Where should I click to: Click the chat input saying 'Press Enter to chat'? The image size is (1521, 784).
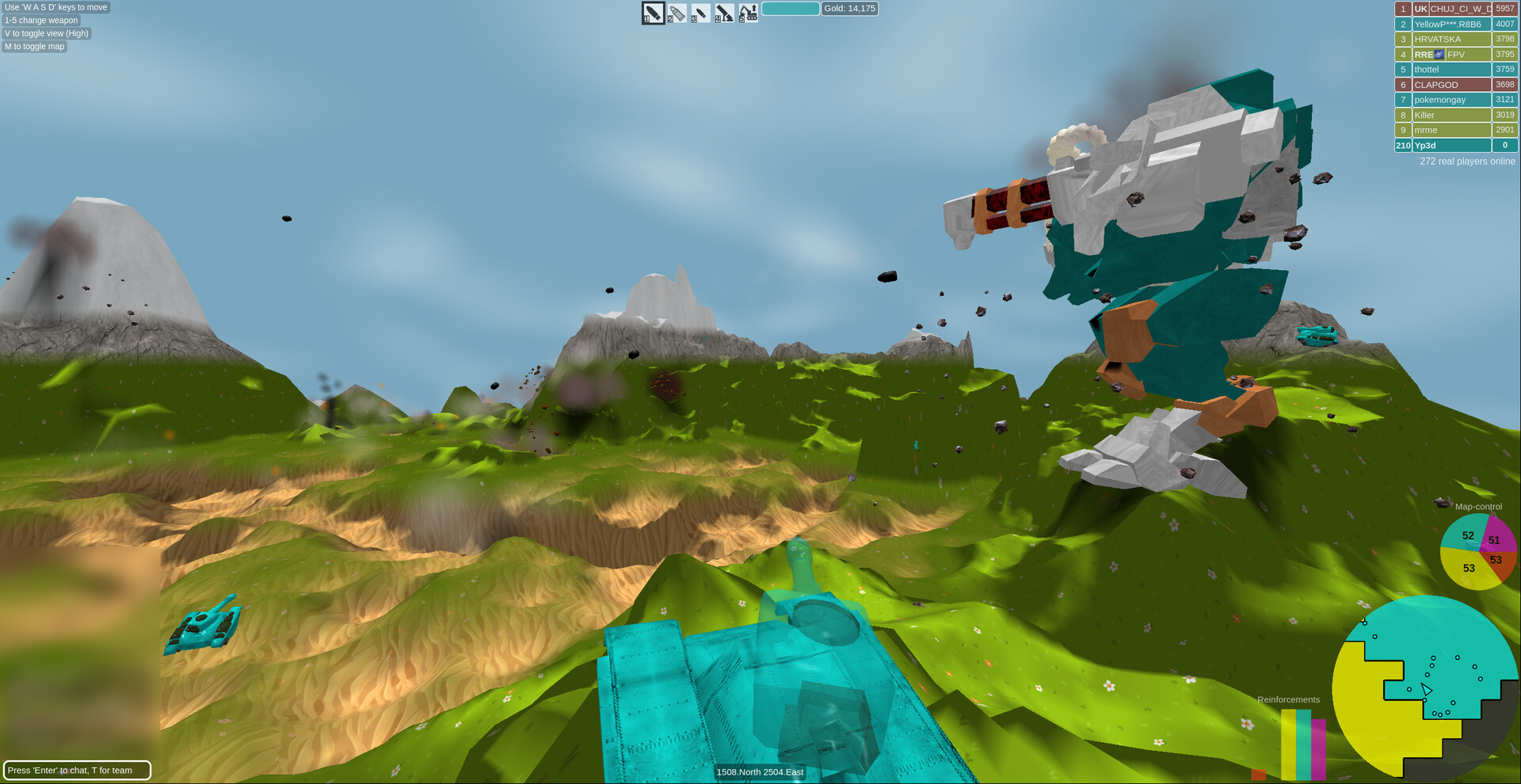pyautogui.click(x=77, y=770)
